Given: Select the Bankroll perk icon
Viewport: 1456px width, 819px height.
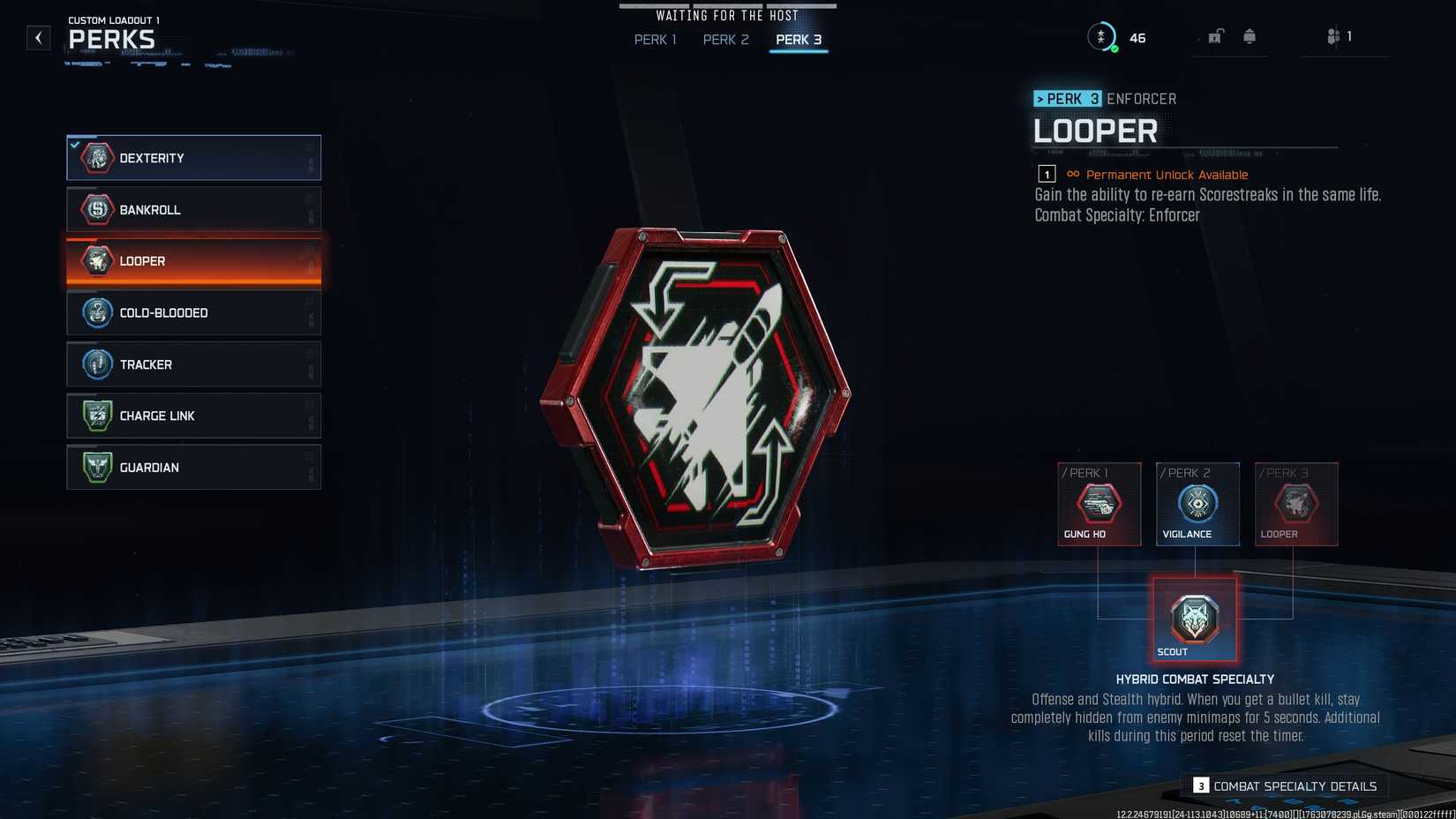Looking at the screenshot, I should tap(97, 209).
